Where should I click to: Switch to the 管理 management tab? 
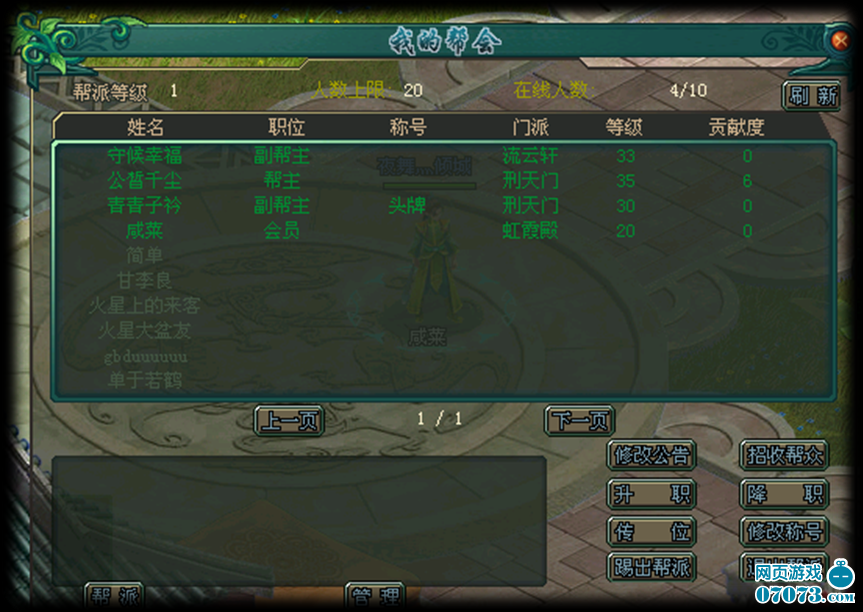coord(375,597)
